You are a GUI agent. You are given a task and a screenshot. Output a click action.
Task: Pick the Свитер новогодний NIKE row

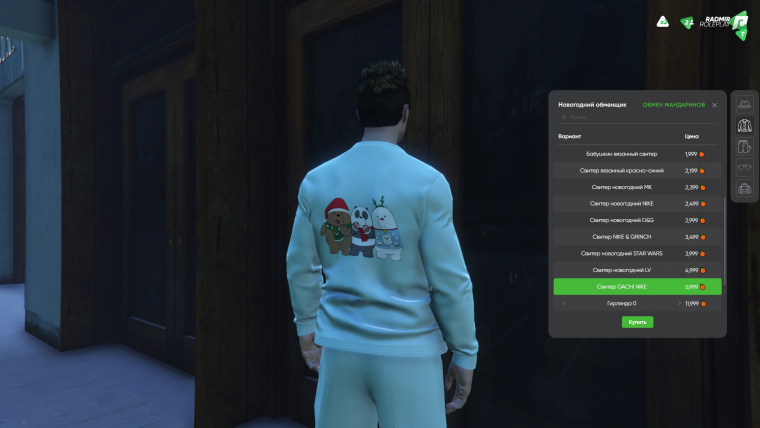click(x=636, y=203)
